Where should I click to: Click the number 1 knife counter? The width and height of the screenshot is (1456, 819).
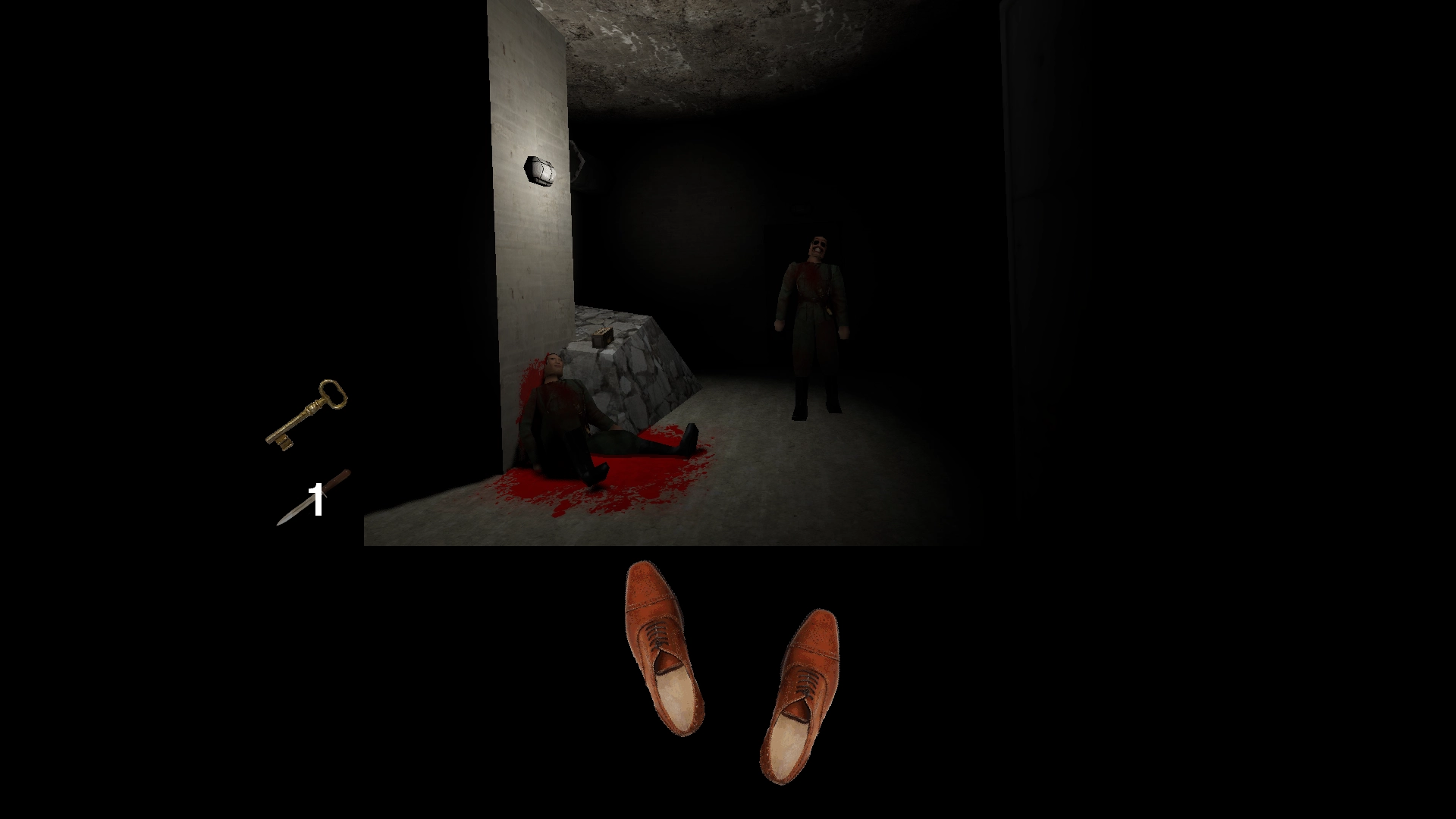click(x=314, y=499)
